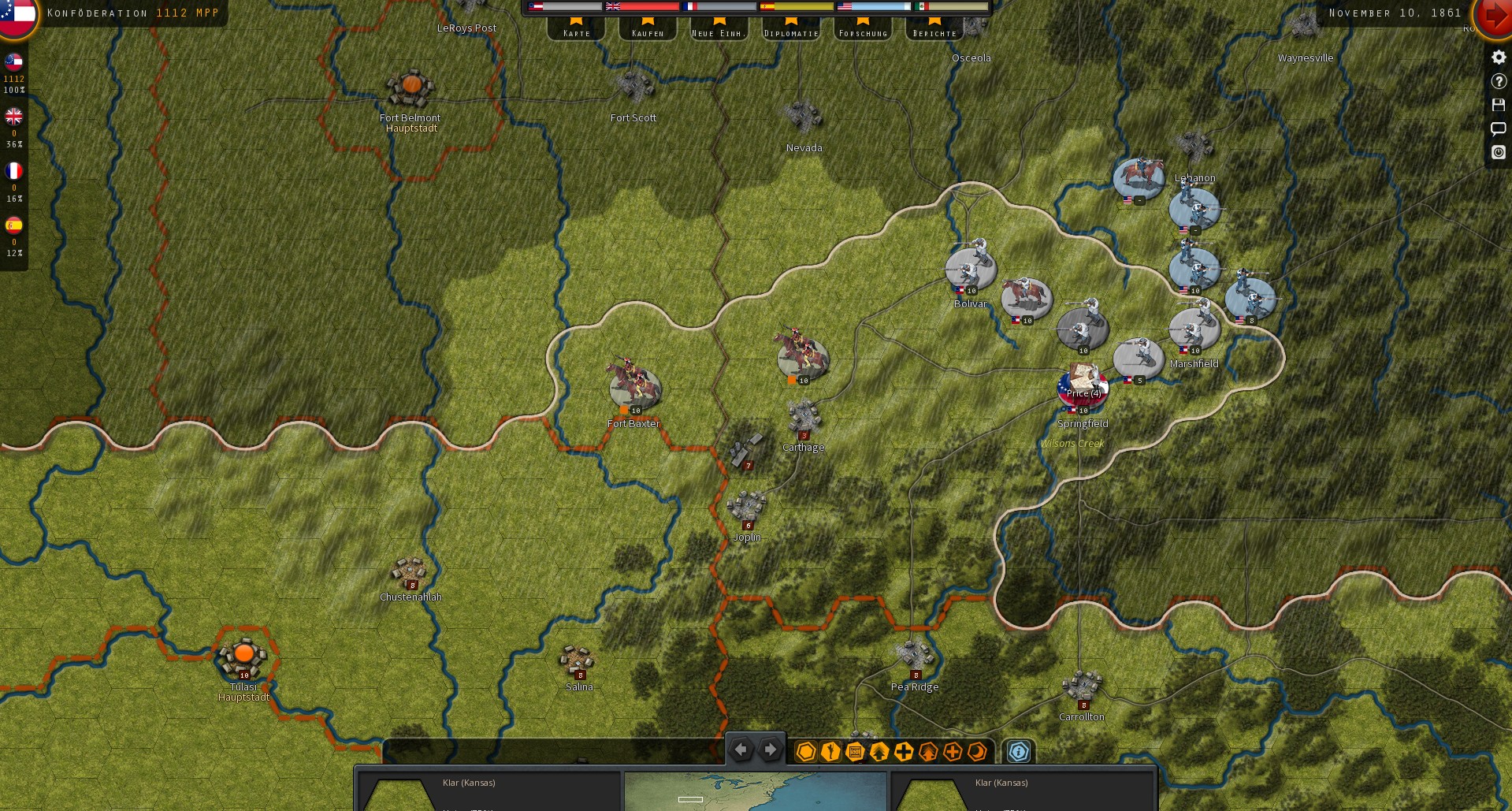The image size is (1512, 811).
Task: Open the chat speech bubble icon
Action: [x=1499, y=128]
